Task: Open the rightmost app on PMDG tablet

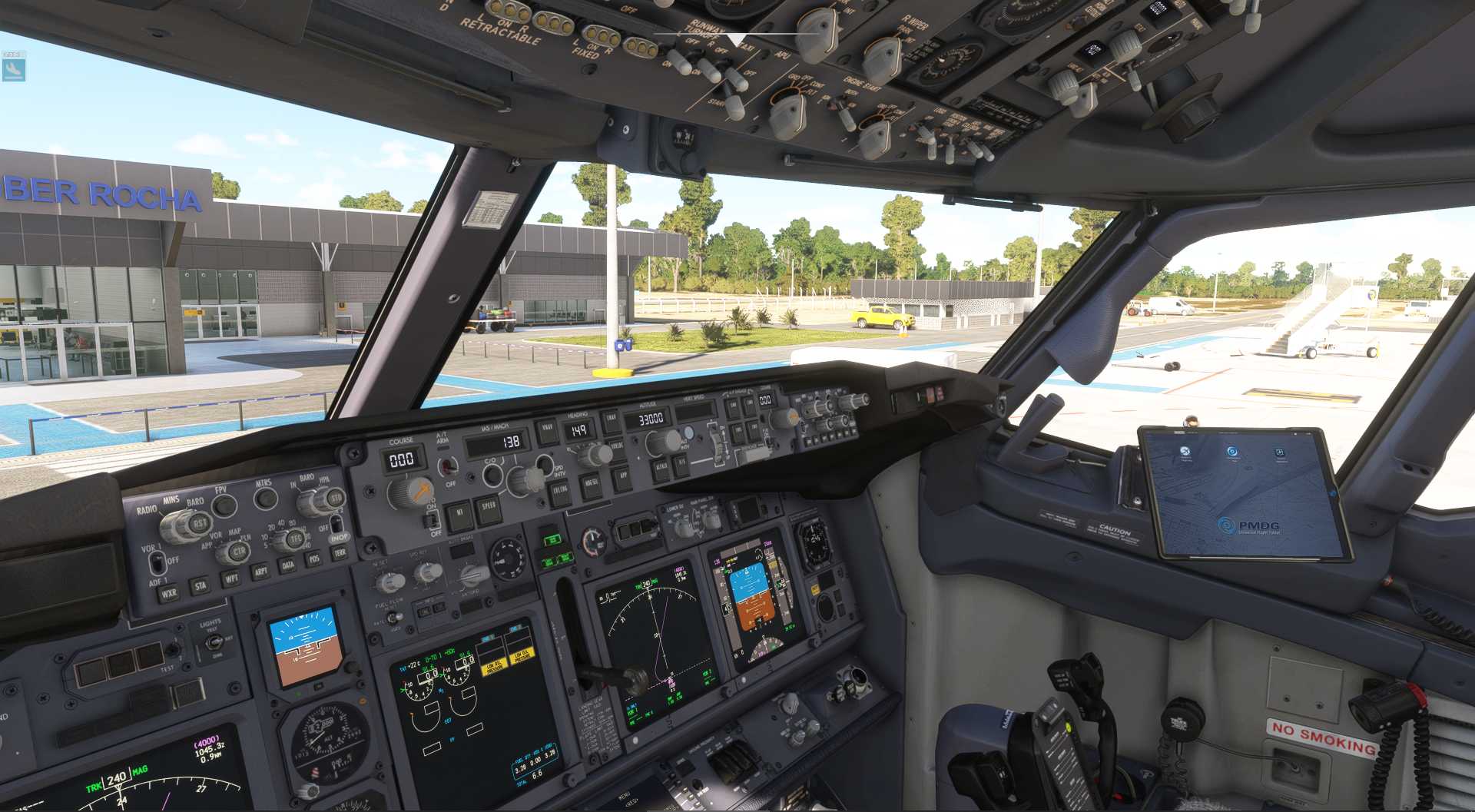Action: (x=1280, y=452)
